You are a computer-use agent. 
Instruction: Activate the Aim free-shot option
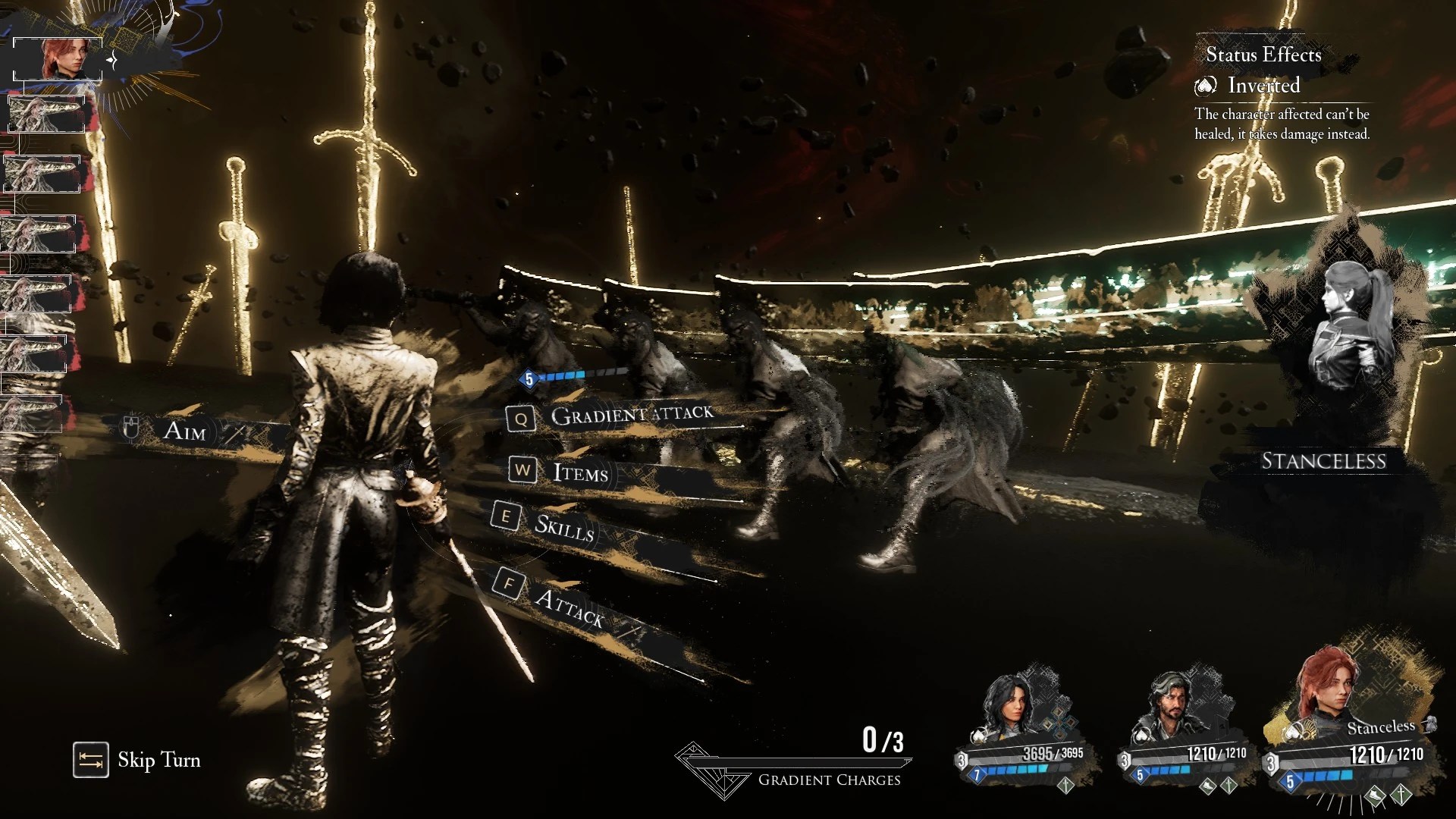184,431
